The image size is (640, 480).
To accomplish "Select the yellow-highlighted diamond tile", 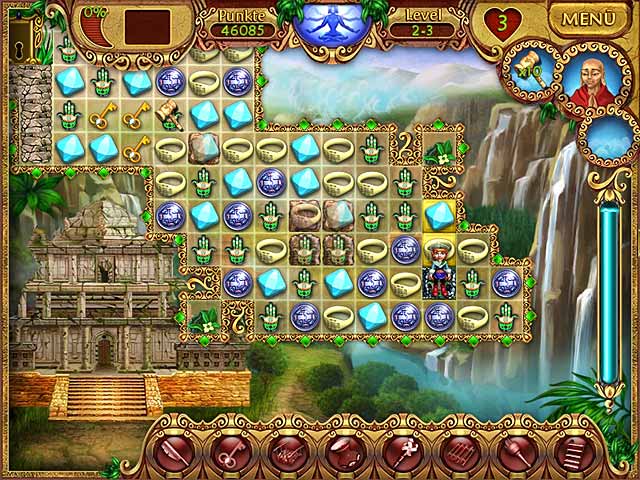I will click(x=439, y=215).
